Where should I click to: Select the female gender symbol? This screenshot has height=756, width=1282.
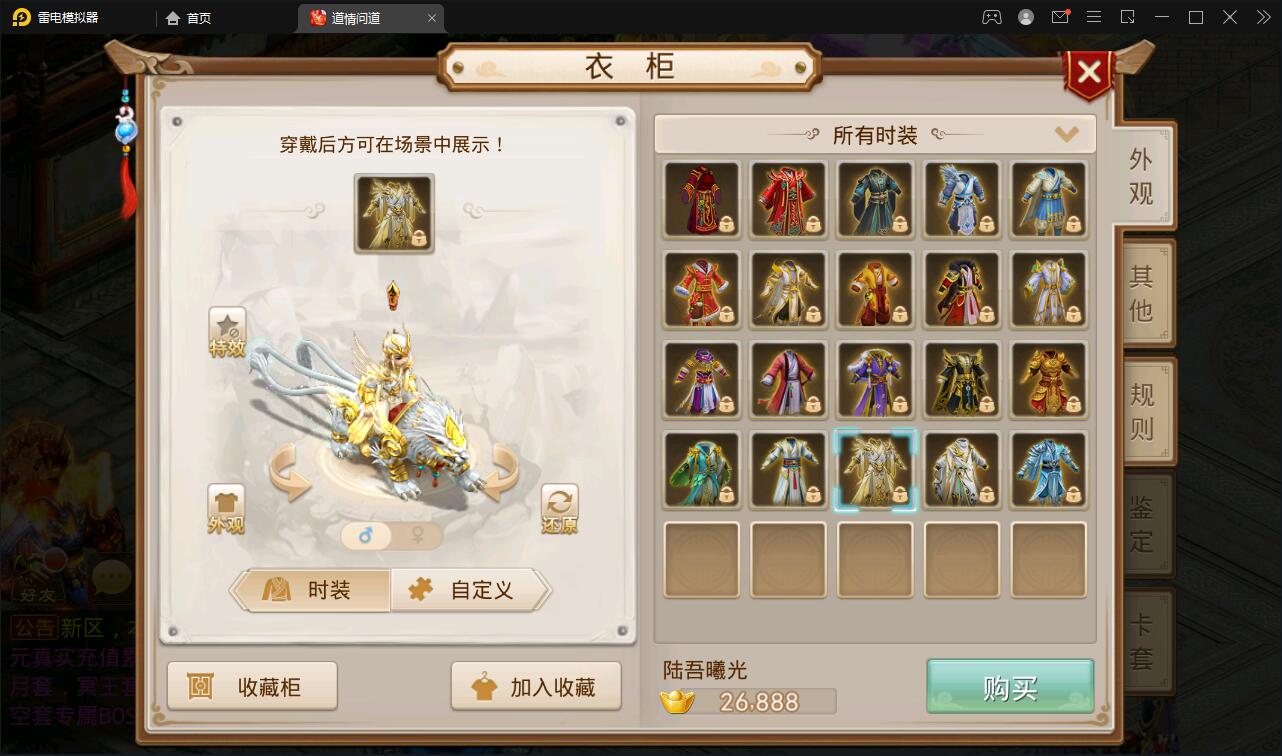pos(419,536)
